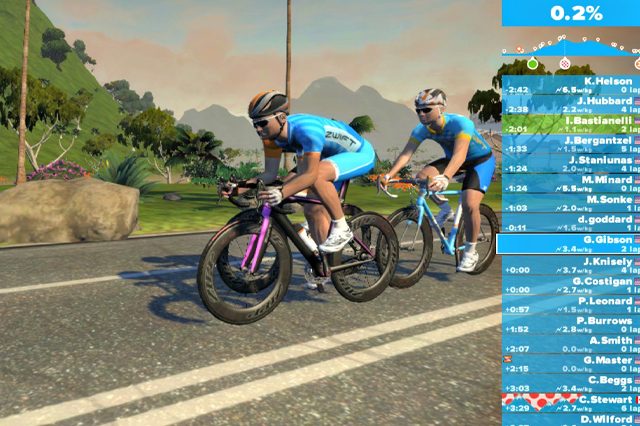This screenshot has height=426, width=640.
Task: Pick G.Master in the rider list
Action: click(570, 364)
